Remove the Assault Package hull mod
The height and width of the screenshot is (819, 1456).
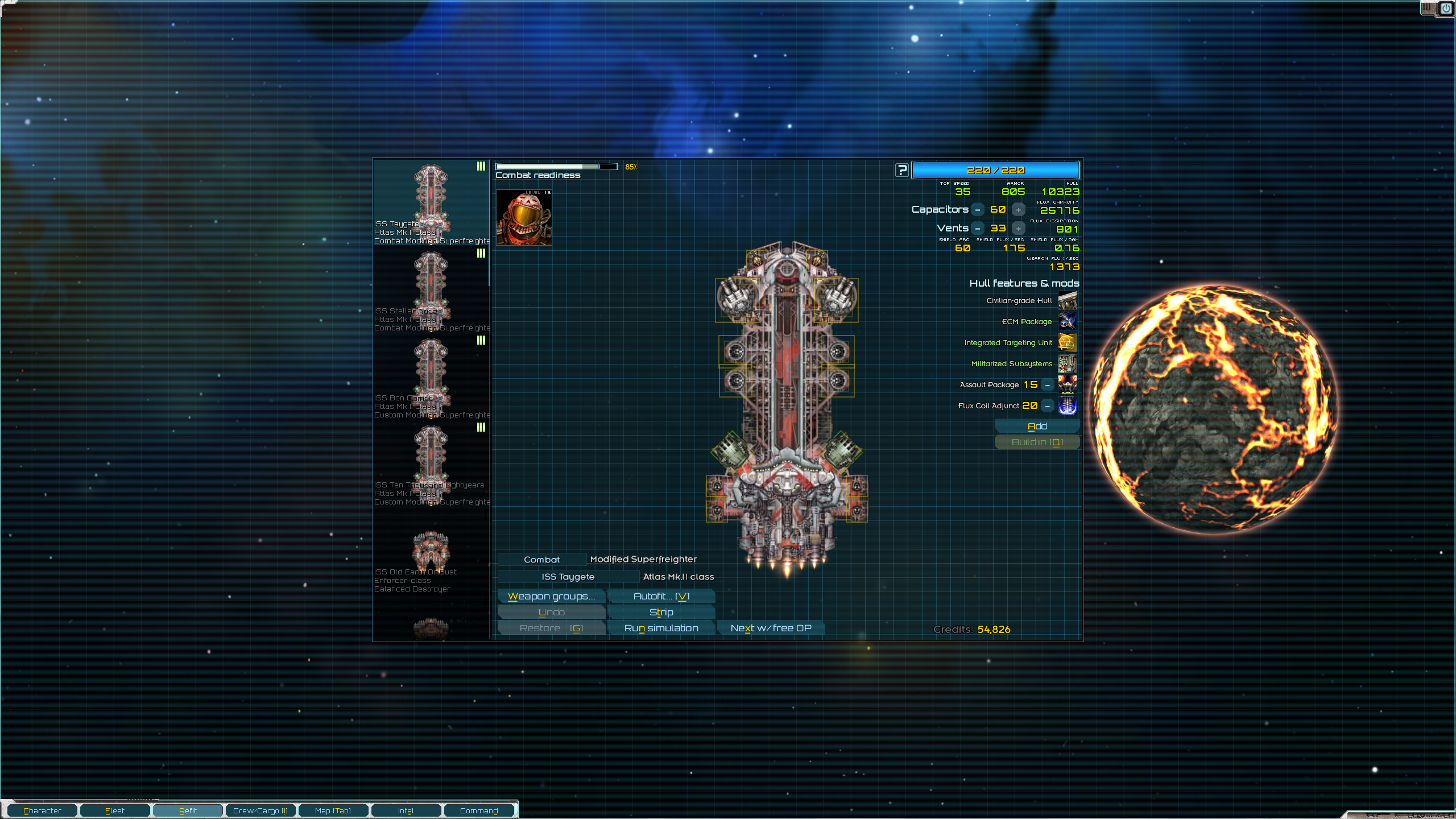tap(1047, 385)
